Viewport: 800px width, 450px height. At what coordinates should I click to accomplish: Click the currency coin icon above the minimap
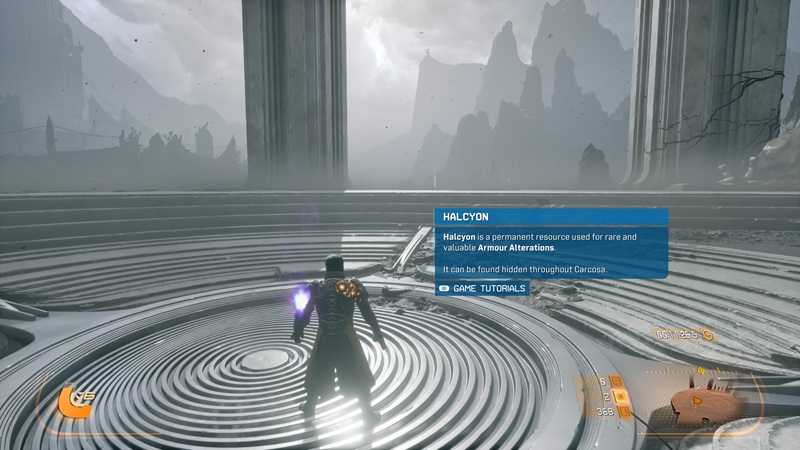pos(707,335)
